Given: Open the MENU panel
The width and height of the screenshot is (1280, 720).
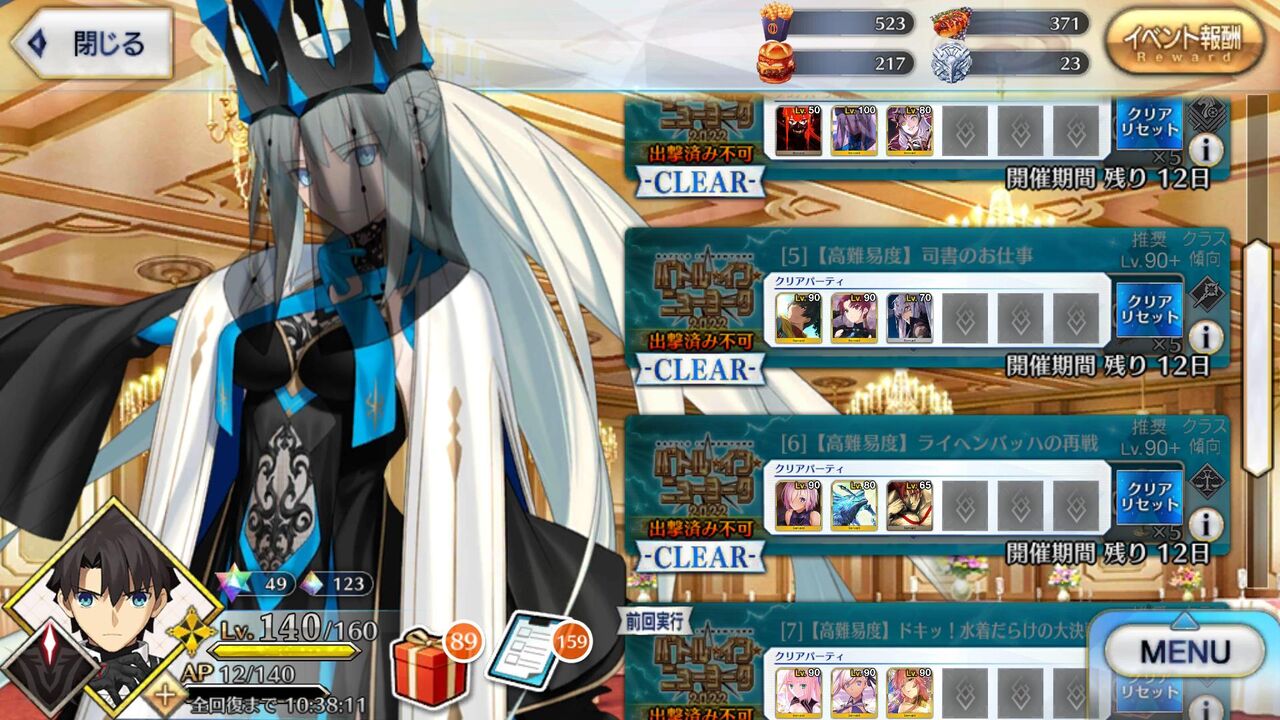Looking at the screenshot, I should click(1185, 651).
